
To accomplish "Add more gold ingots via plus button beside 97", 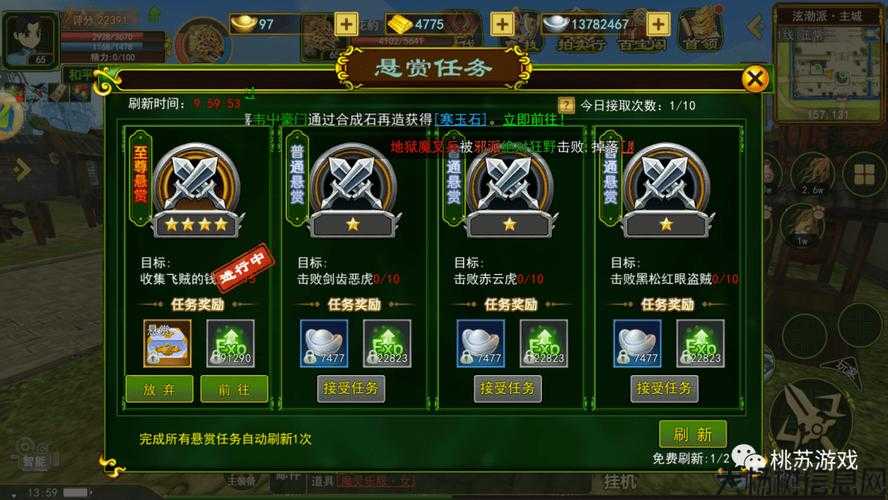I will pyautogui.click(x=346, y=23).
